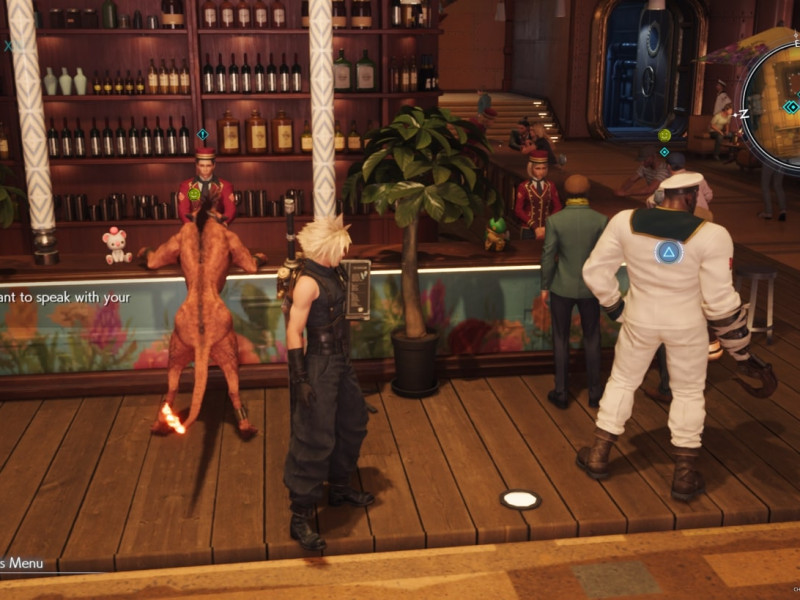800x600 pixels.
Task: Select the teal diamond marker on the minimap
Action: coord(790,106)
